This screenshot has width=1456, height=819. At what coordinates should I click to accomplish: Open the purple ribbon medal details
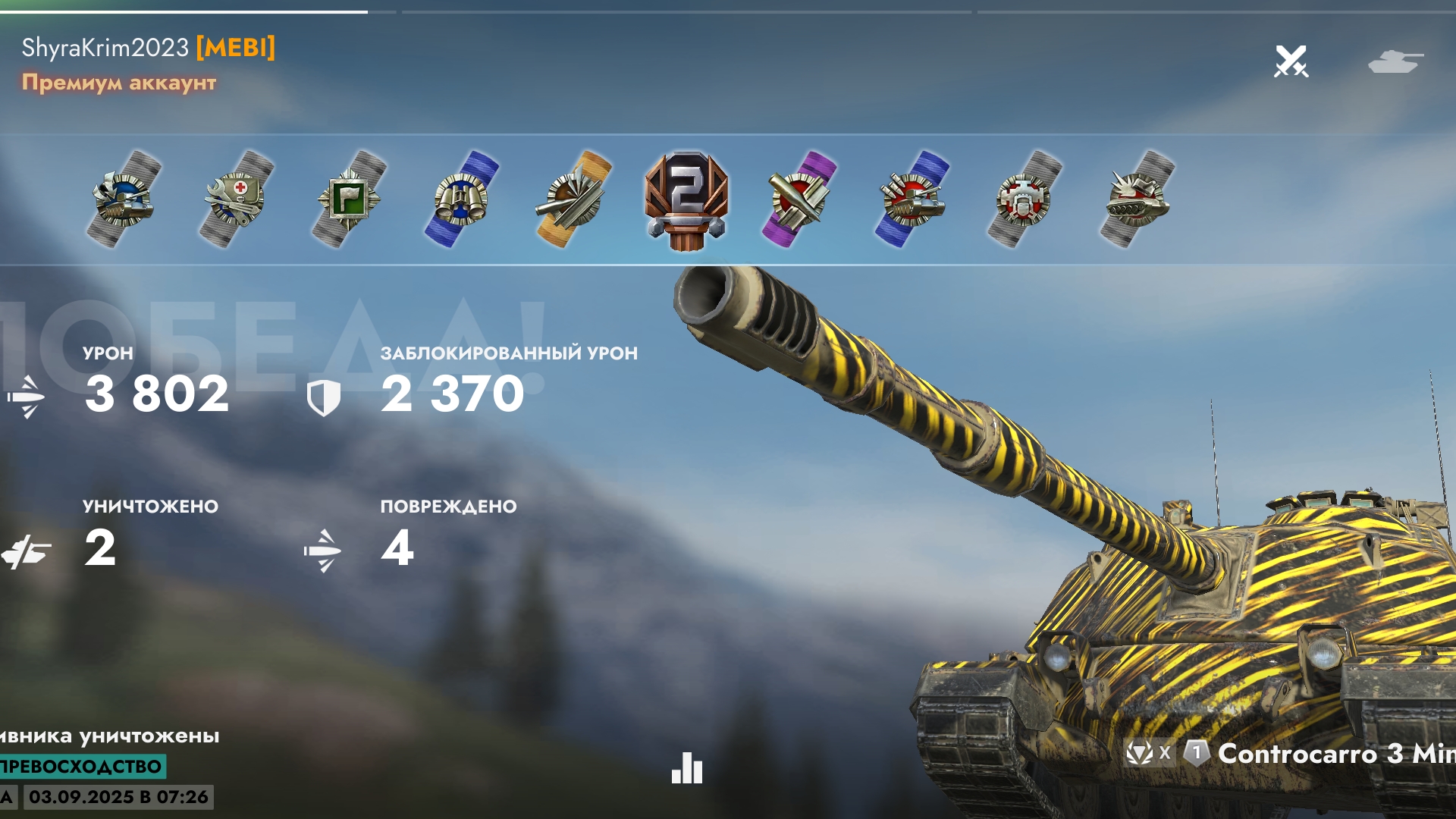799,199
